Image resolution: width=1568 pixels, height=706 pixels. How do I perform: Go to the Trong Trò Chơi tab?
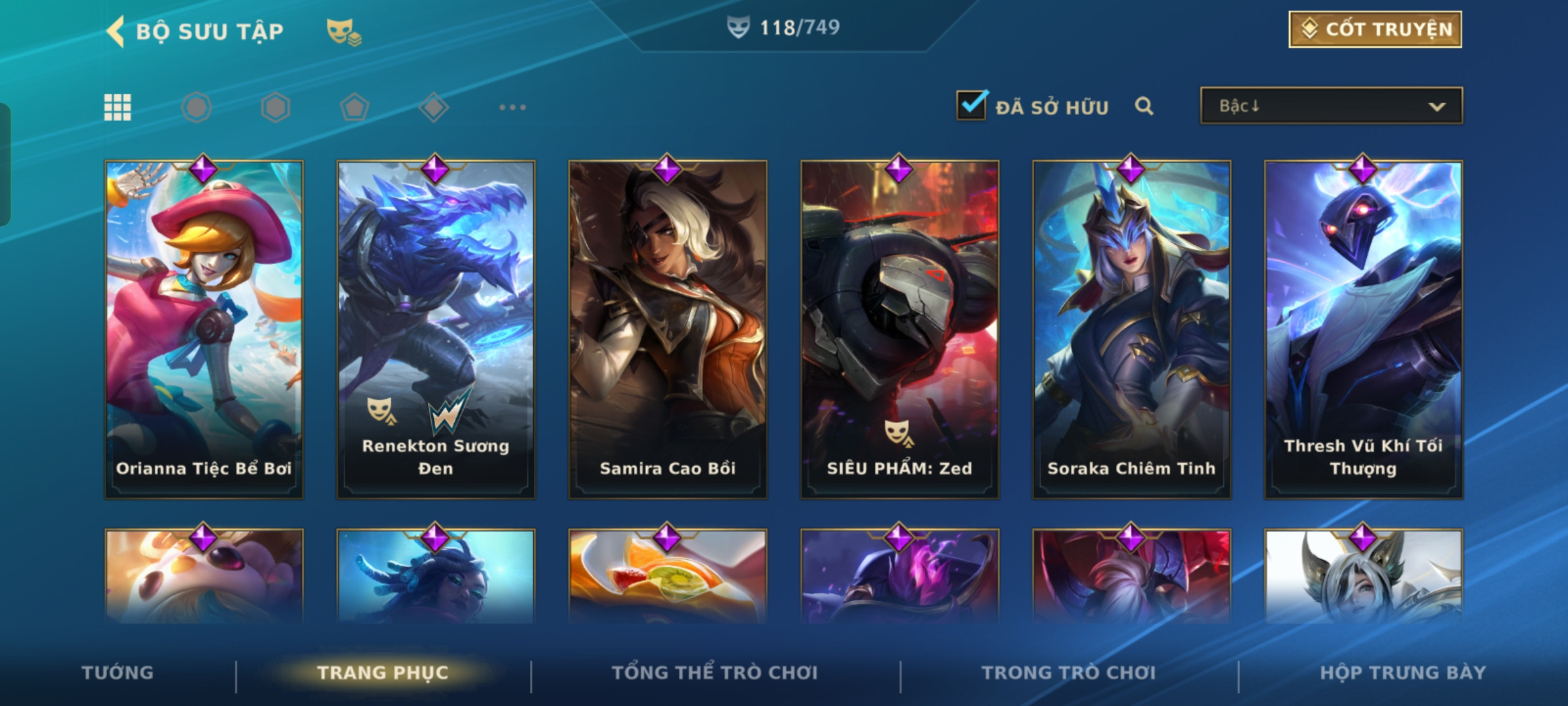[x=1068, y=673]
